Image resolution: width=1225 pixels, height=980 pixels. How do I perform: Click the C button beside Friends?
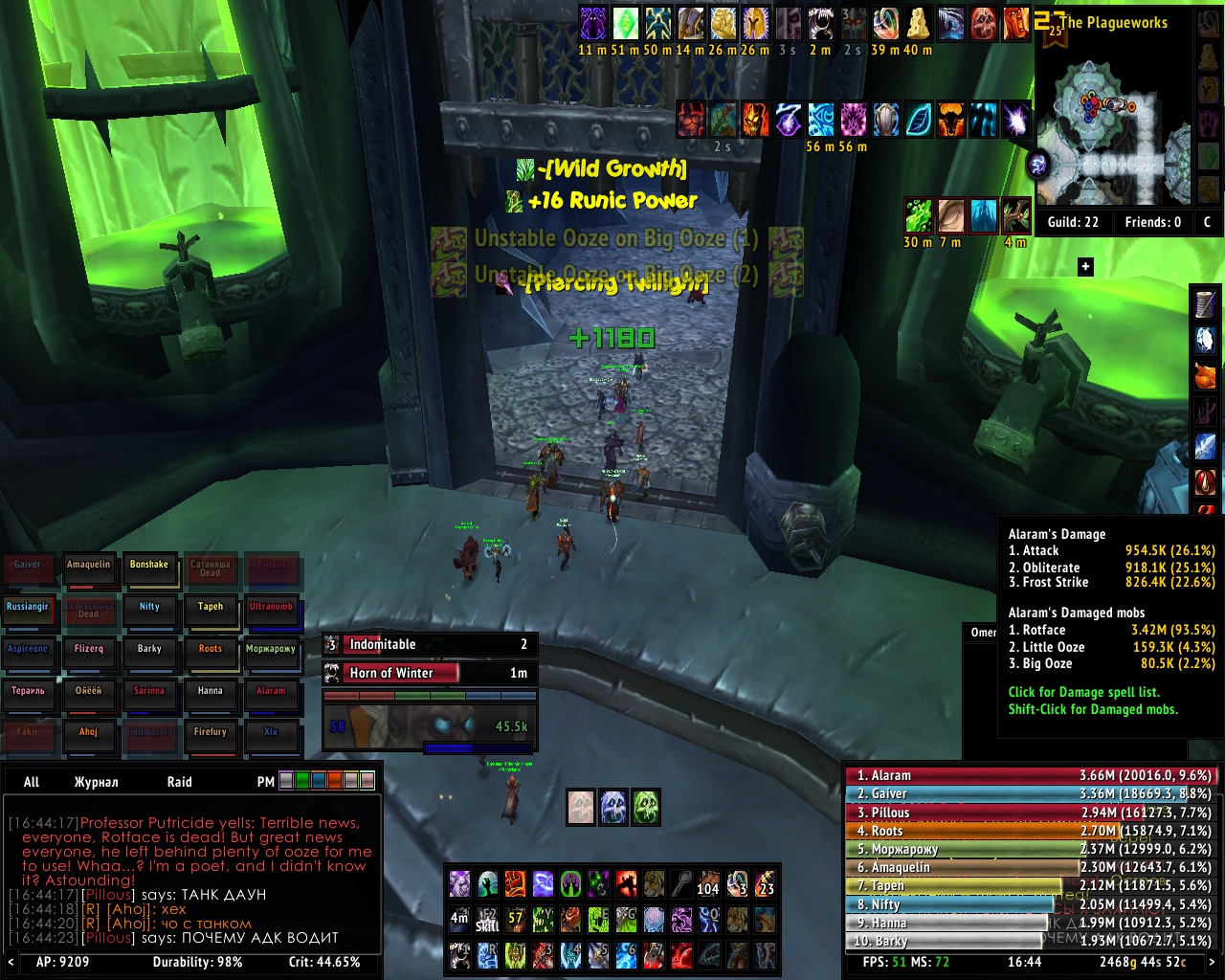coord(1207,222)
